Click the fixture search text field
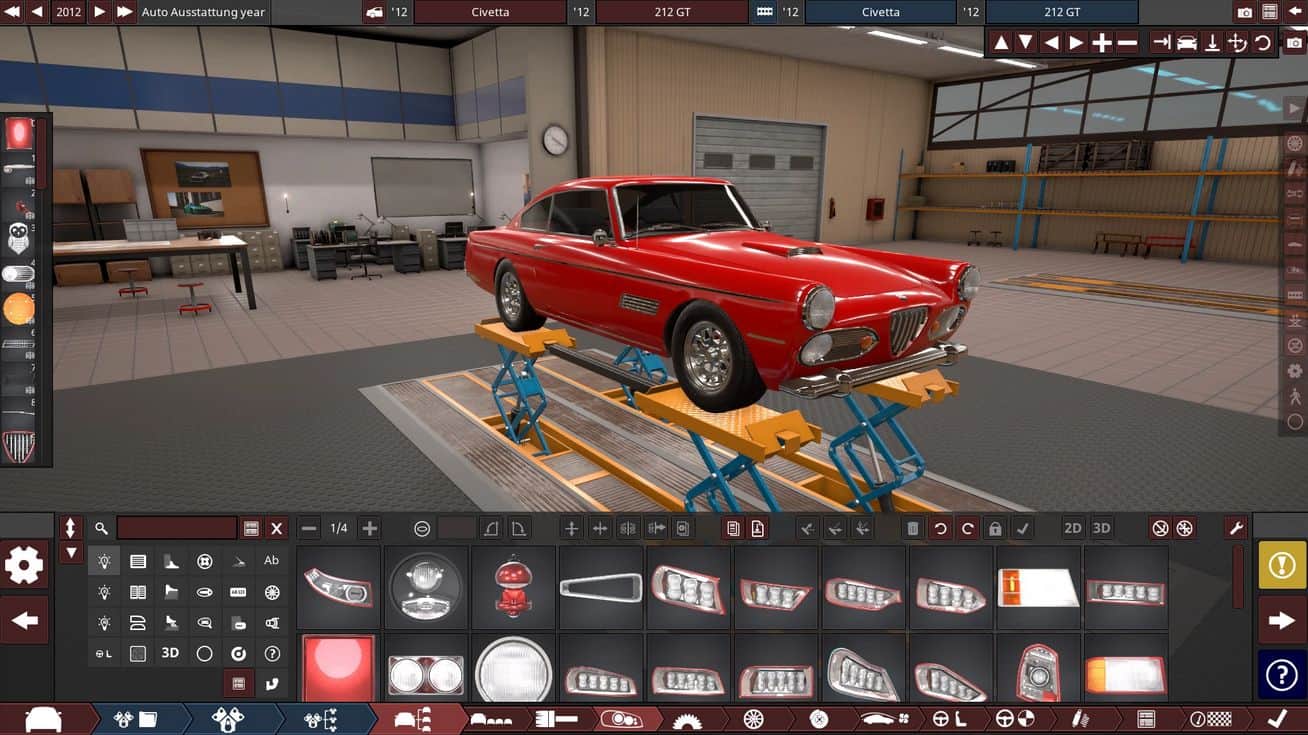 point(177,528)
